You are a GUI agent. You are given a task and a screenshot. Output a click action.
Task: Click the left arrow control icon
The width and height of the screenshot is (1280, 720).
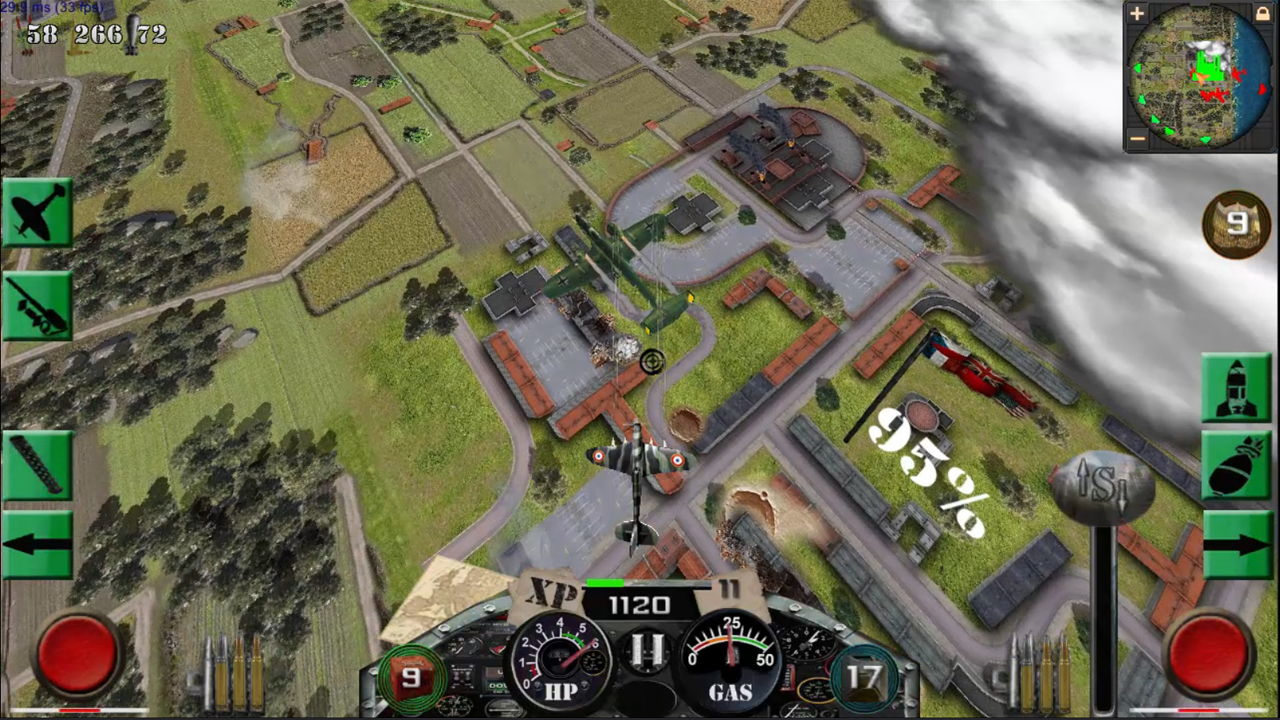tap(38, 545)
